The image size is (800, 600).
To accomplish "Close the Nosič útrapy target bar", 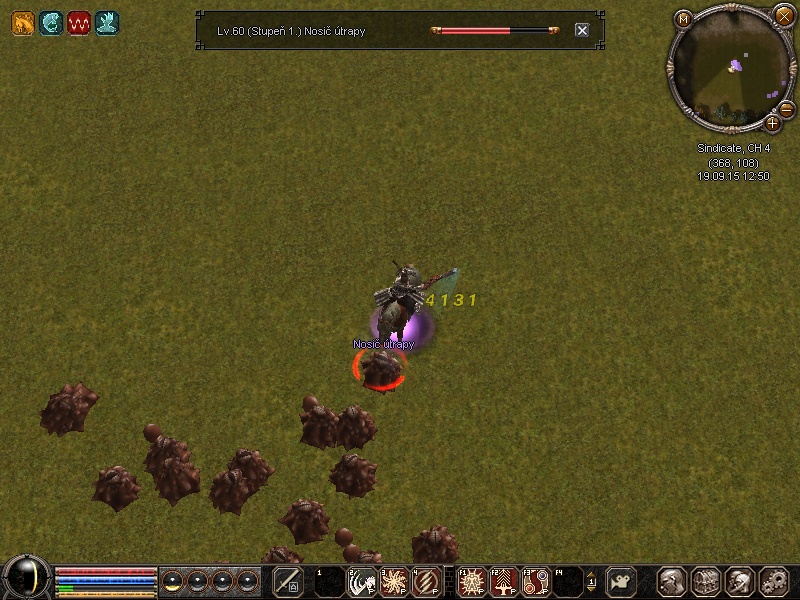I will click(x=582, y=31).
